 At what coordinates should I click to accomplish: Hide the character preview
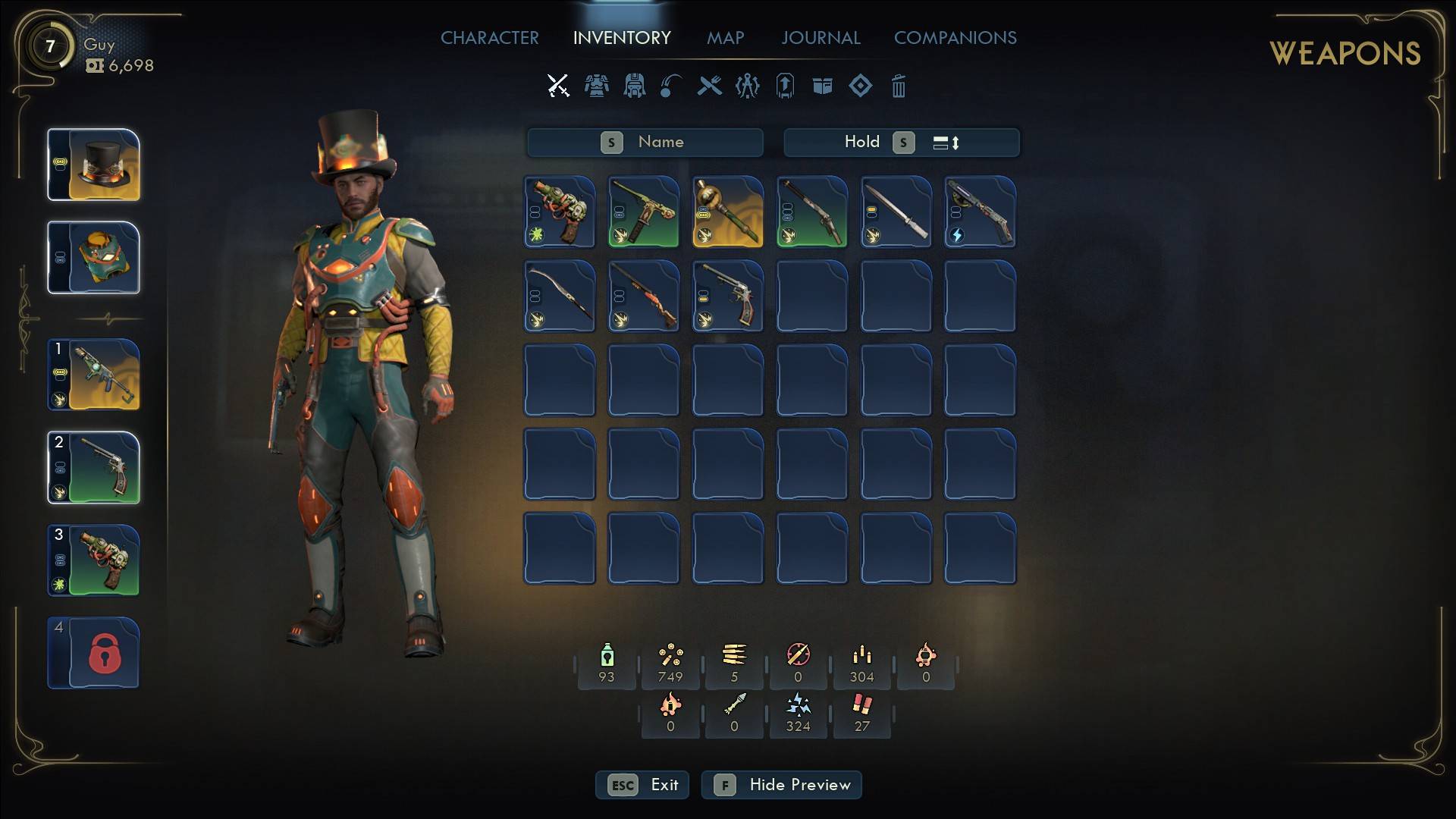coord(781,785)
